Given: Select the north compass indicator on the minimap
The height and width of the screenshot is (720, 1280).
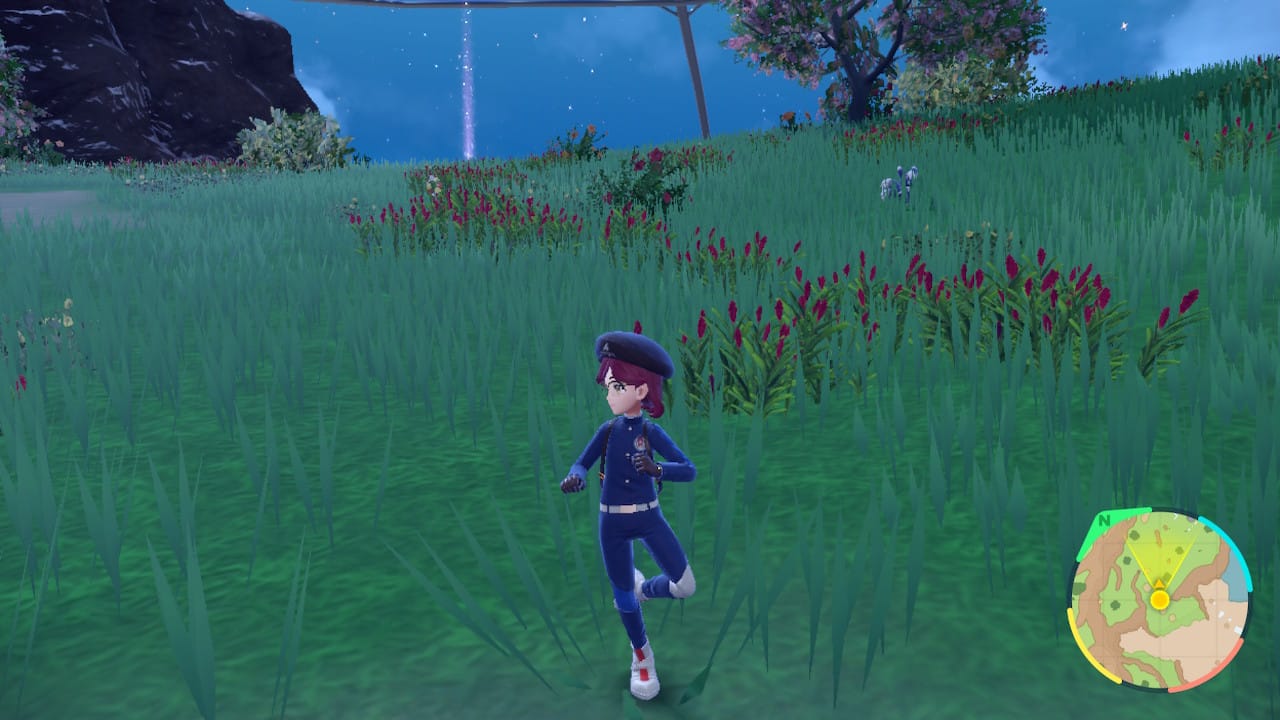Looking at the screenshot, I should click(1104, 521).
